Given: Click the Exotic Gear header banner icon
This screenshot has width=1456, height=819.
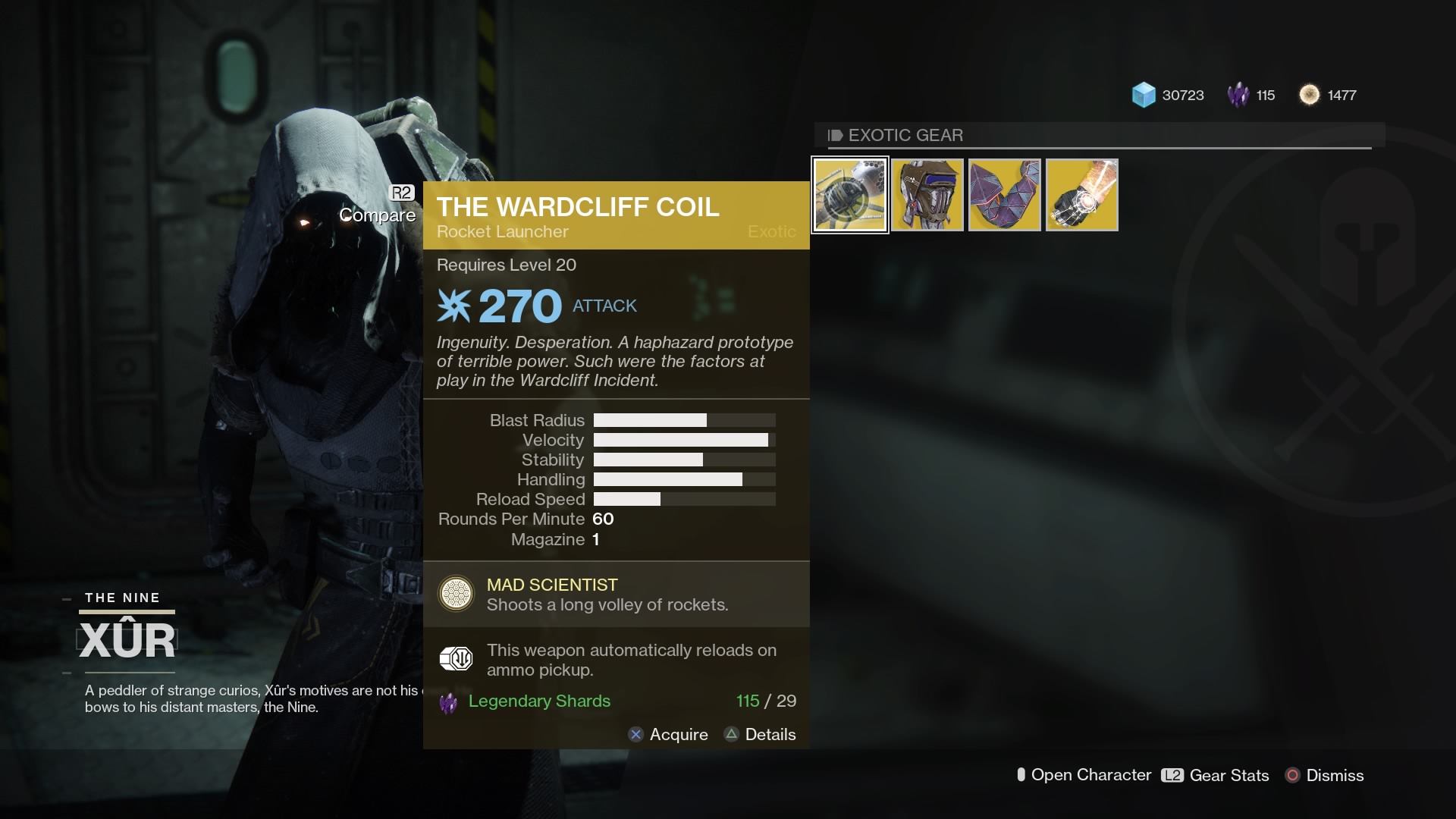Looking at the screenshot, I should pos(835,135).
